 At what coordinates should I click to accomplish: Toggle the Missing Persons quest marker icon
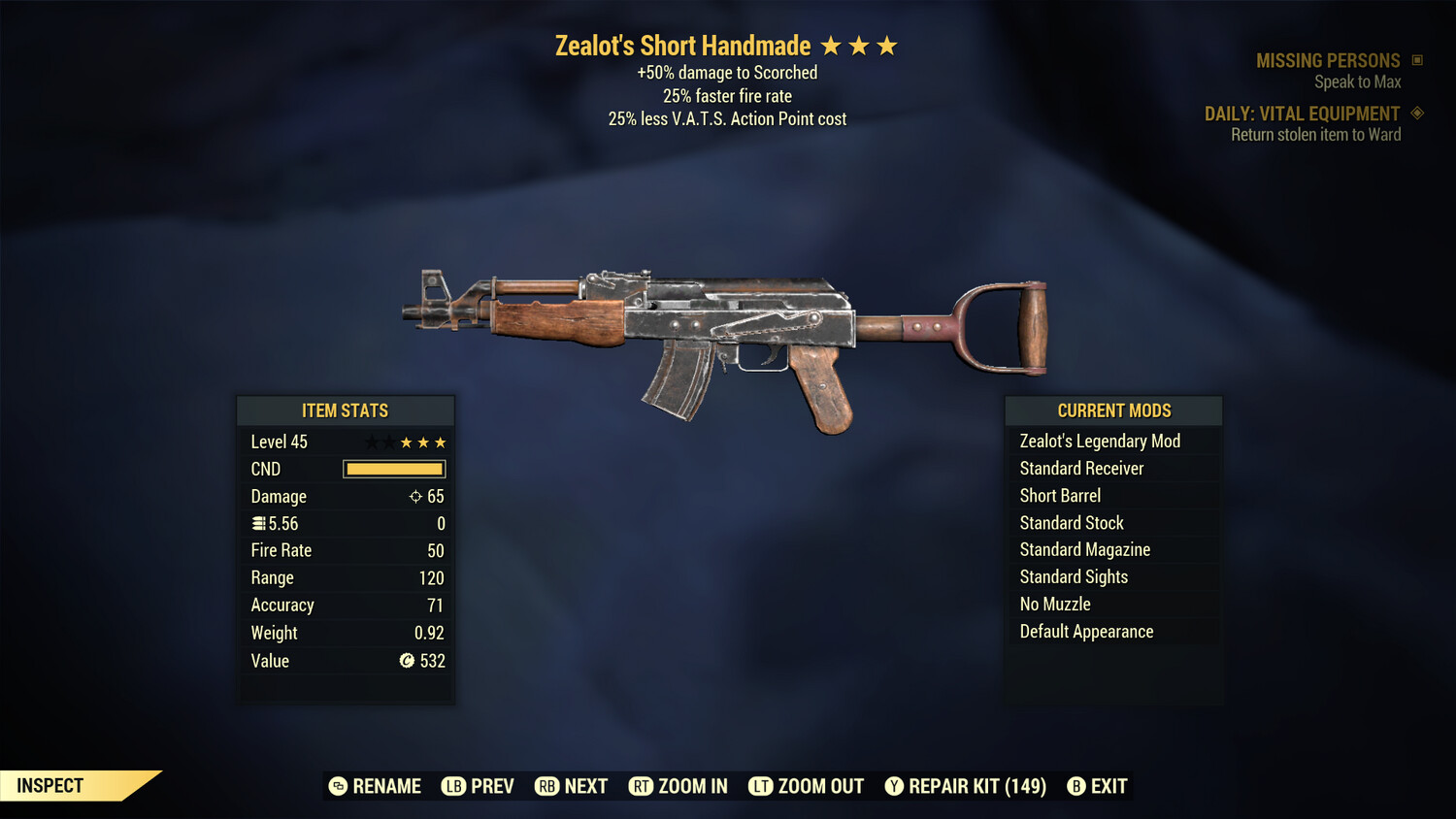tap(1419, 60)
